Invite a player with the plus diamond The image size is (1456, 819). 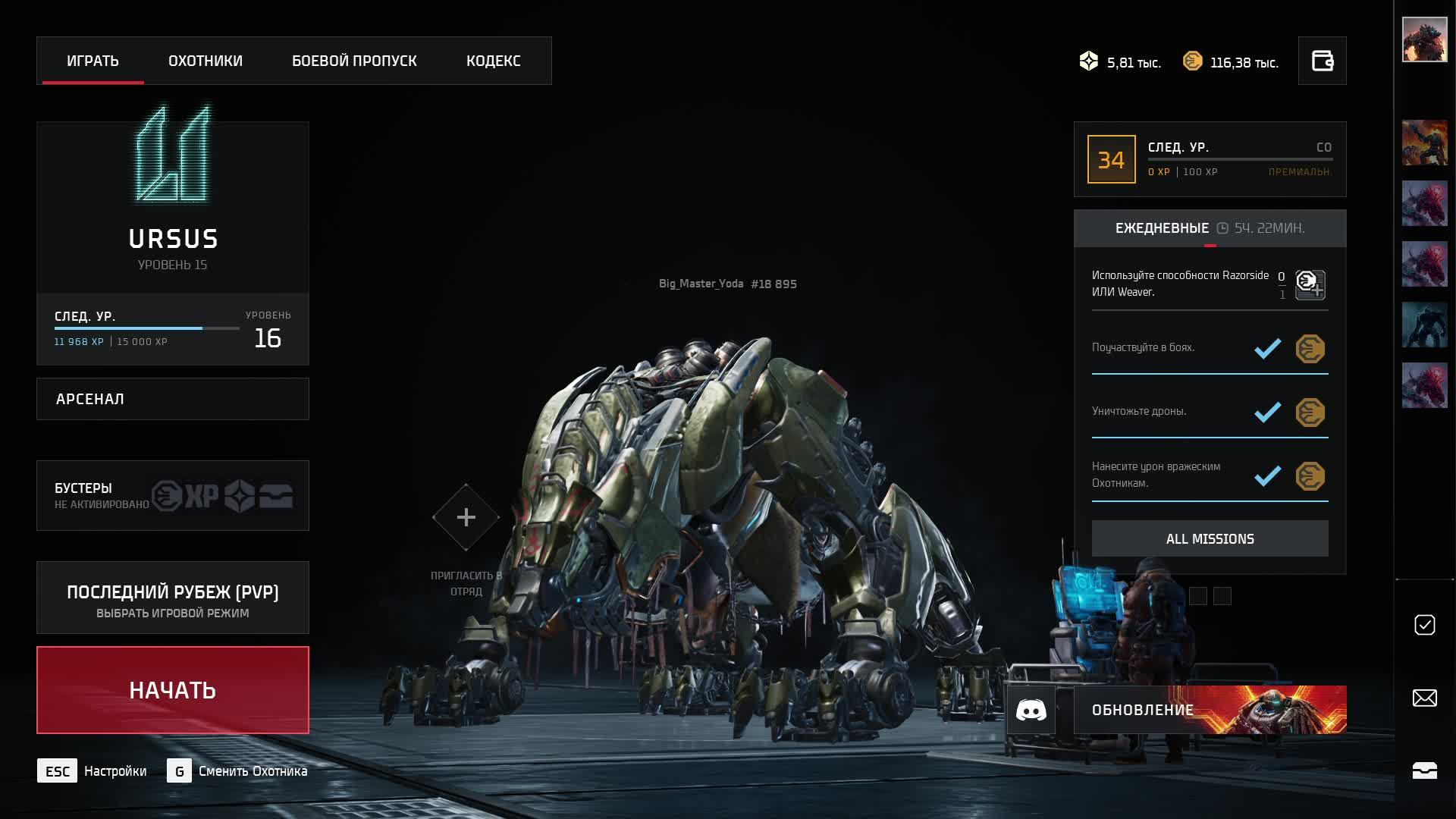[466, 517]
